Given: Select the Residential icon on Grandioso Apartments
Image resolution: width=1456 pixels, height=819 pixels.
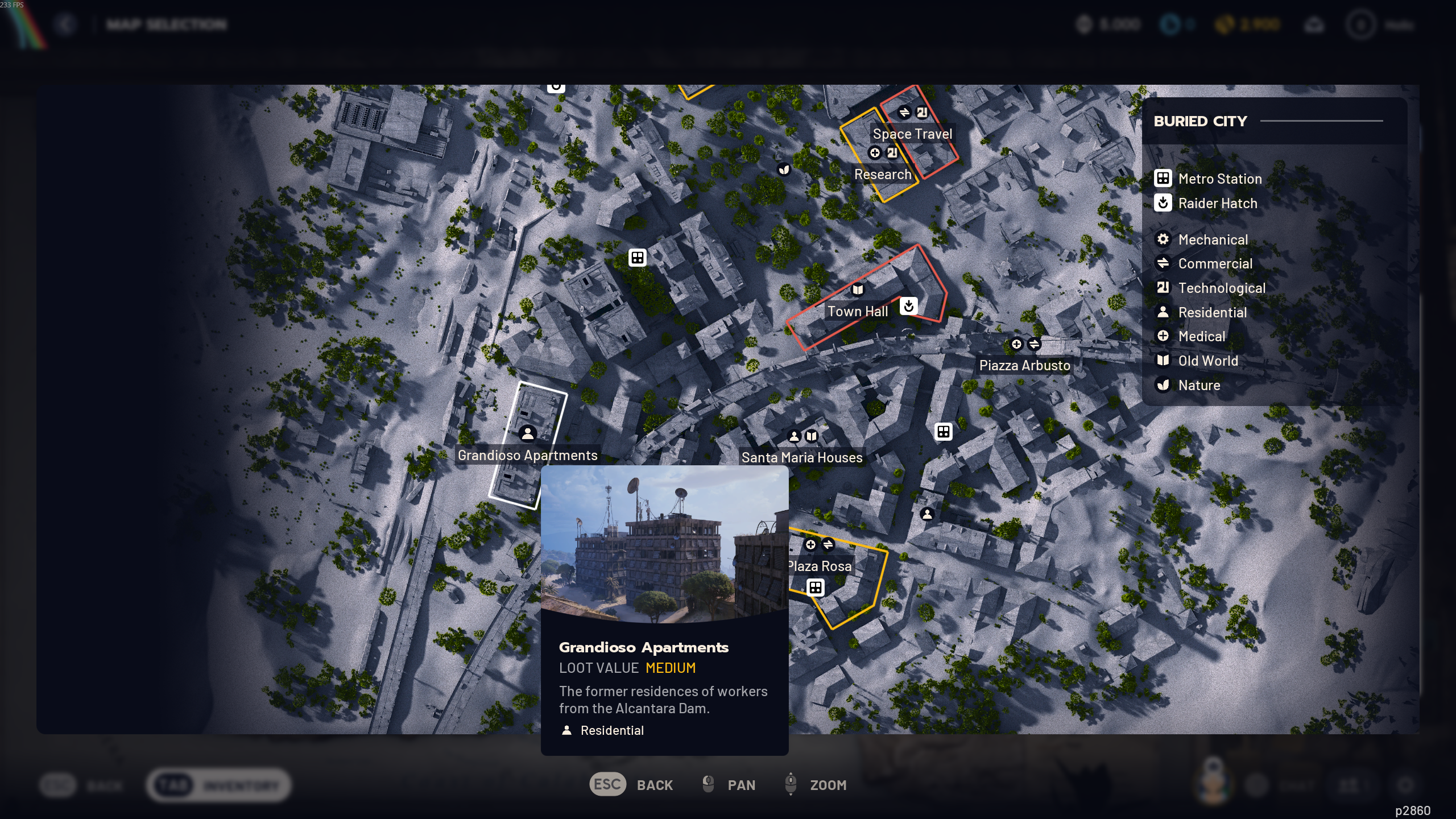Looking at the screenshot, I should tap(528, 434).
